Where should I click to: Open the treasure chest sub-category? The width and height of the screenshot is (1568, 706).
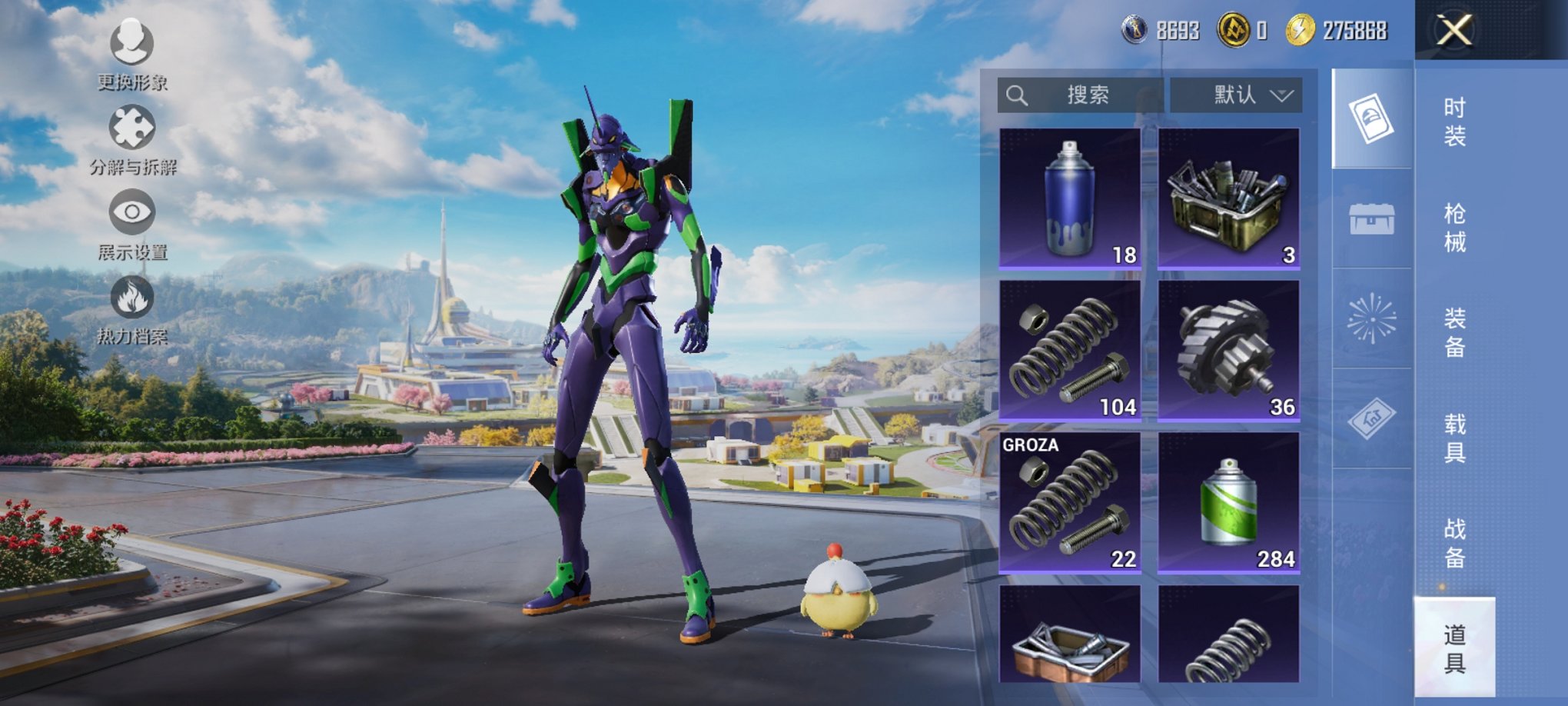[1372, 218]
